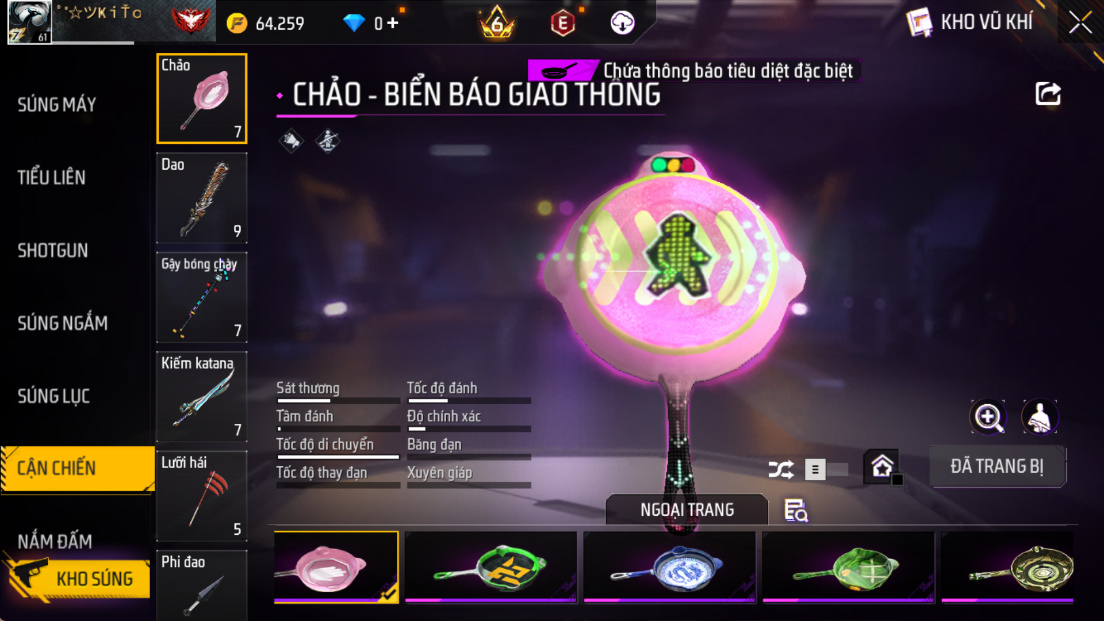Open the magnifier zoom preview

click(989, 417)
